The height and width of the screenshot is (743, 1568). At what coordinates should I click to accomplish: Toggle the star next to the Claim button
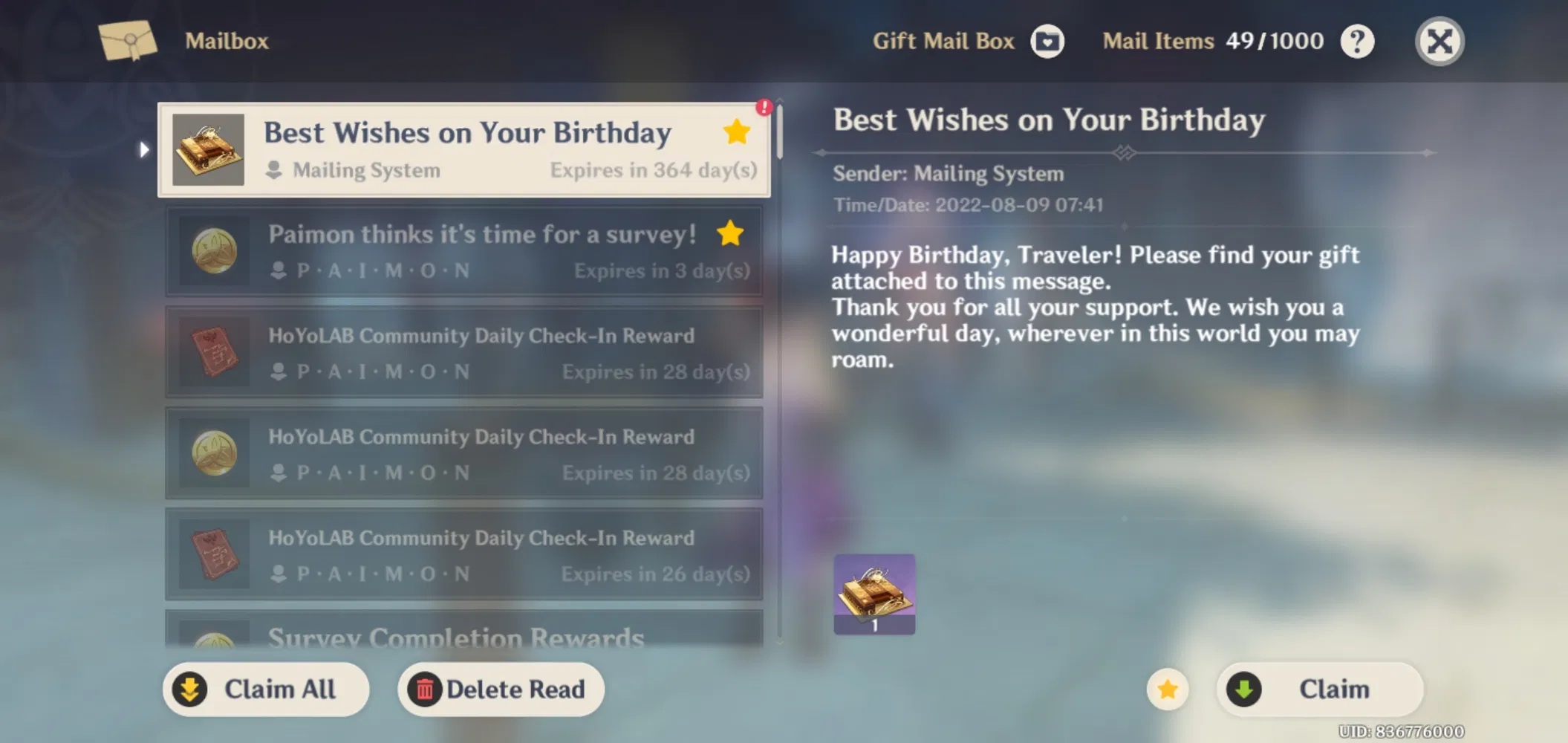[1168, 690]
